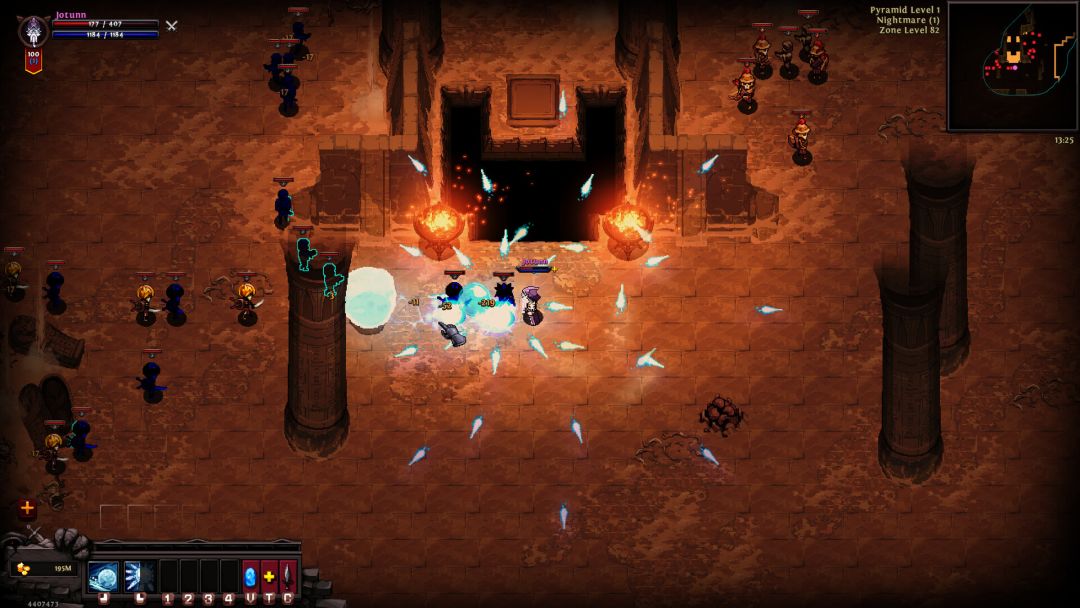Activate the frost orb skill icon
This screenshot has width=1080, height=608.
pos(103,576)
